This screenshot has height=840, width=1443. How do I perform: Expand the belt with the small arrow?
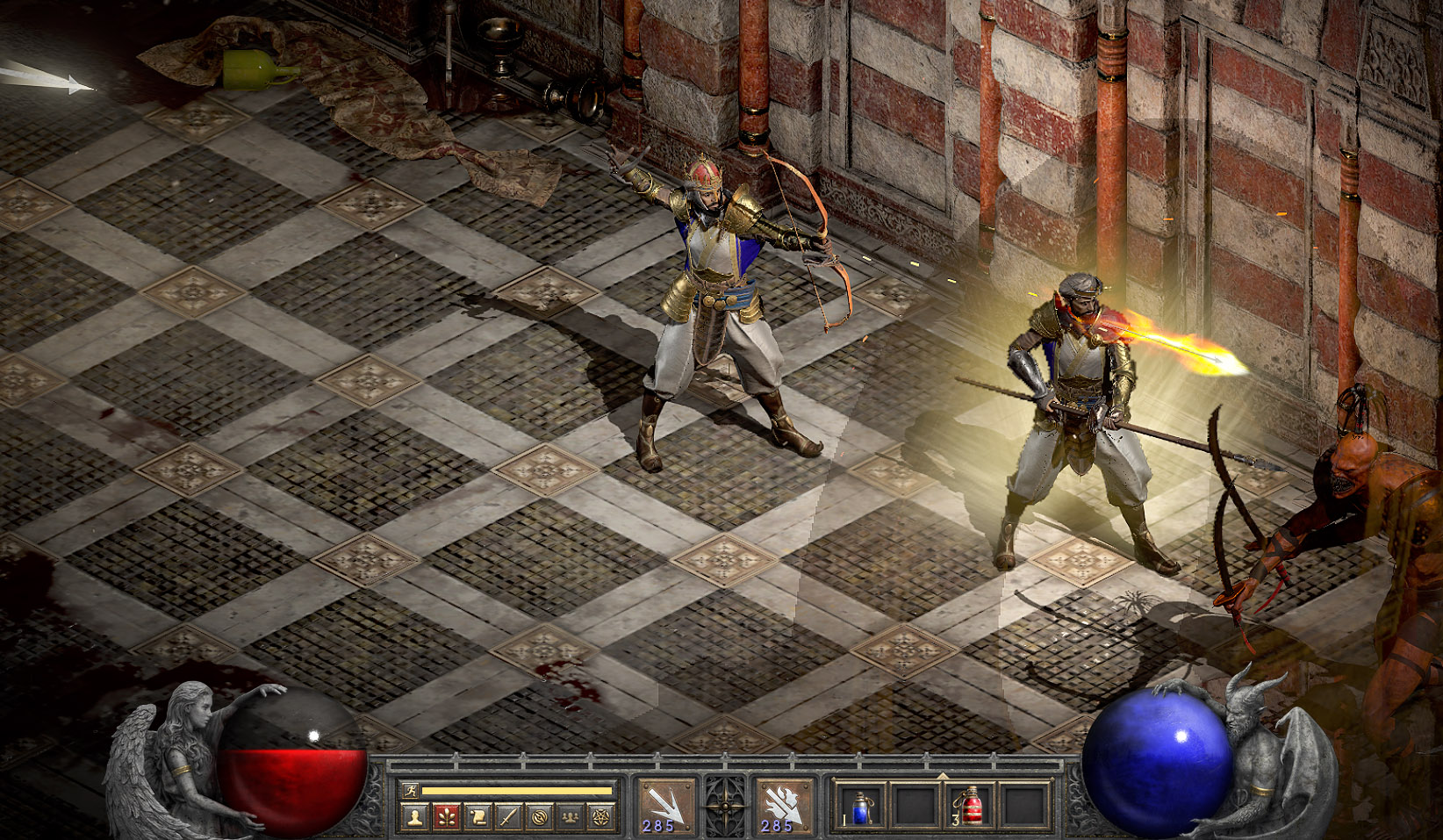click(942, 776)
